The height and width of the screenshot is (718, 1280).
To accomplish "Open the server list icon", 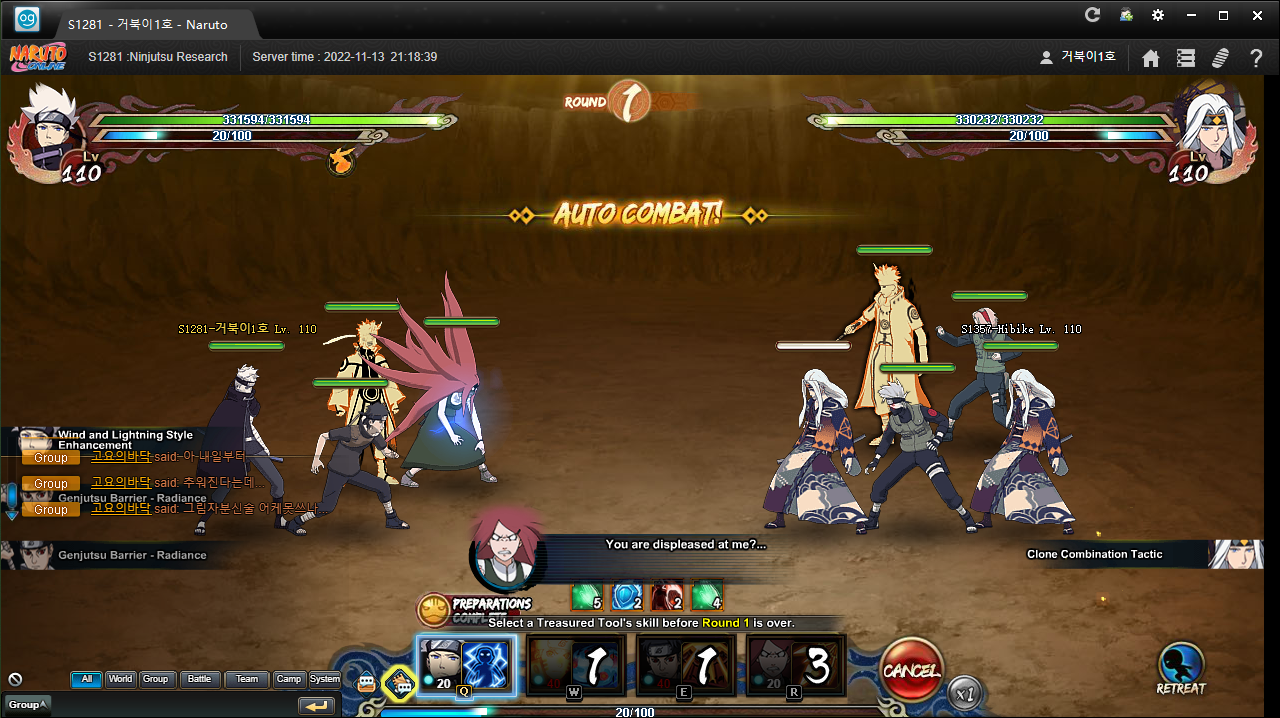I will [1186, 58].
